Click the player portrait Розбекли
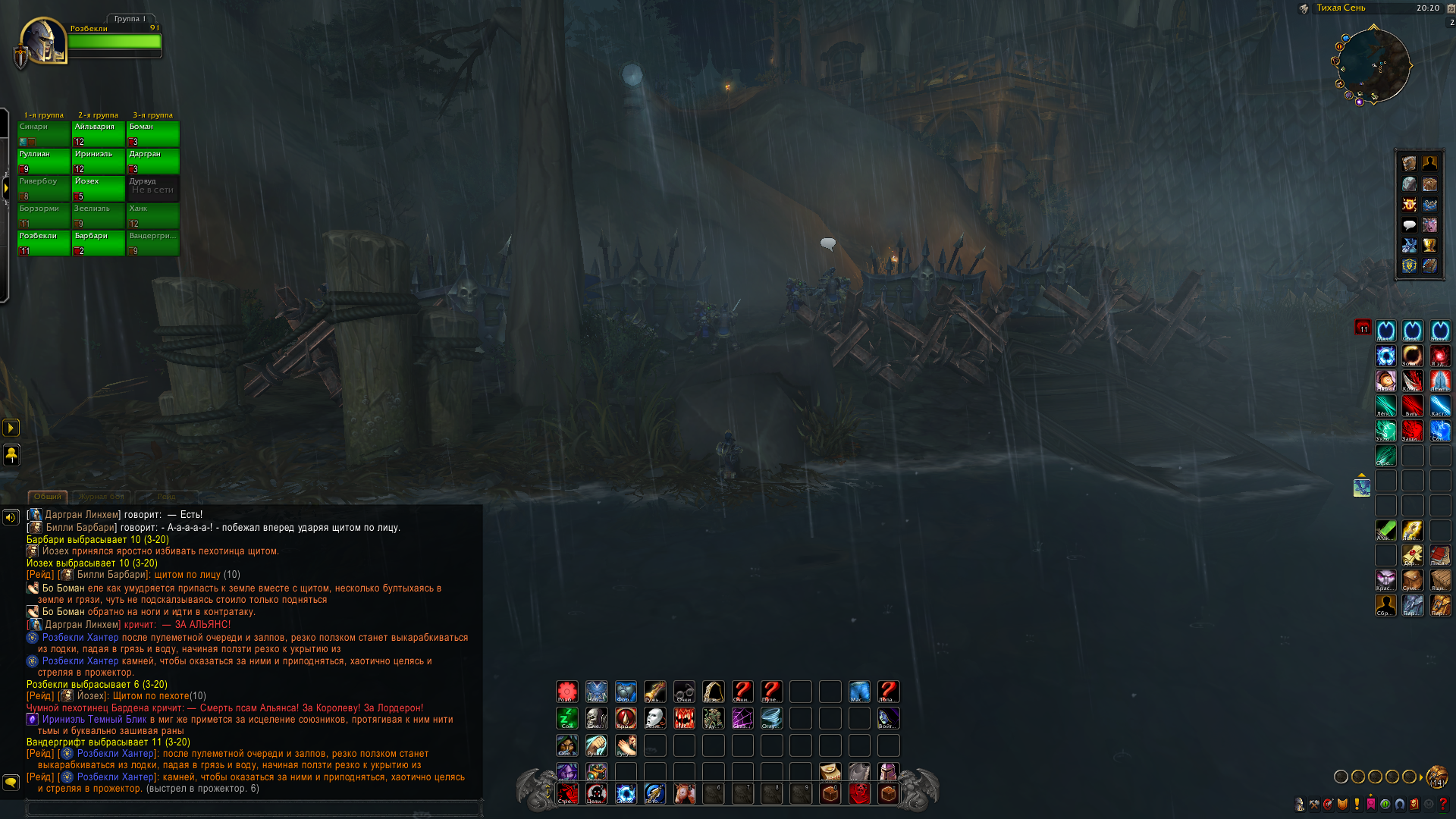The width and height of the screenshot is (1456, 819). [43, 41]
